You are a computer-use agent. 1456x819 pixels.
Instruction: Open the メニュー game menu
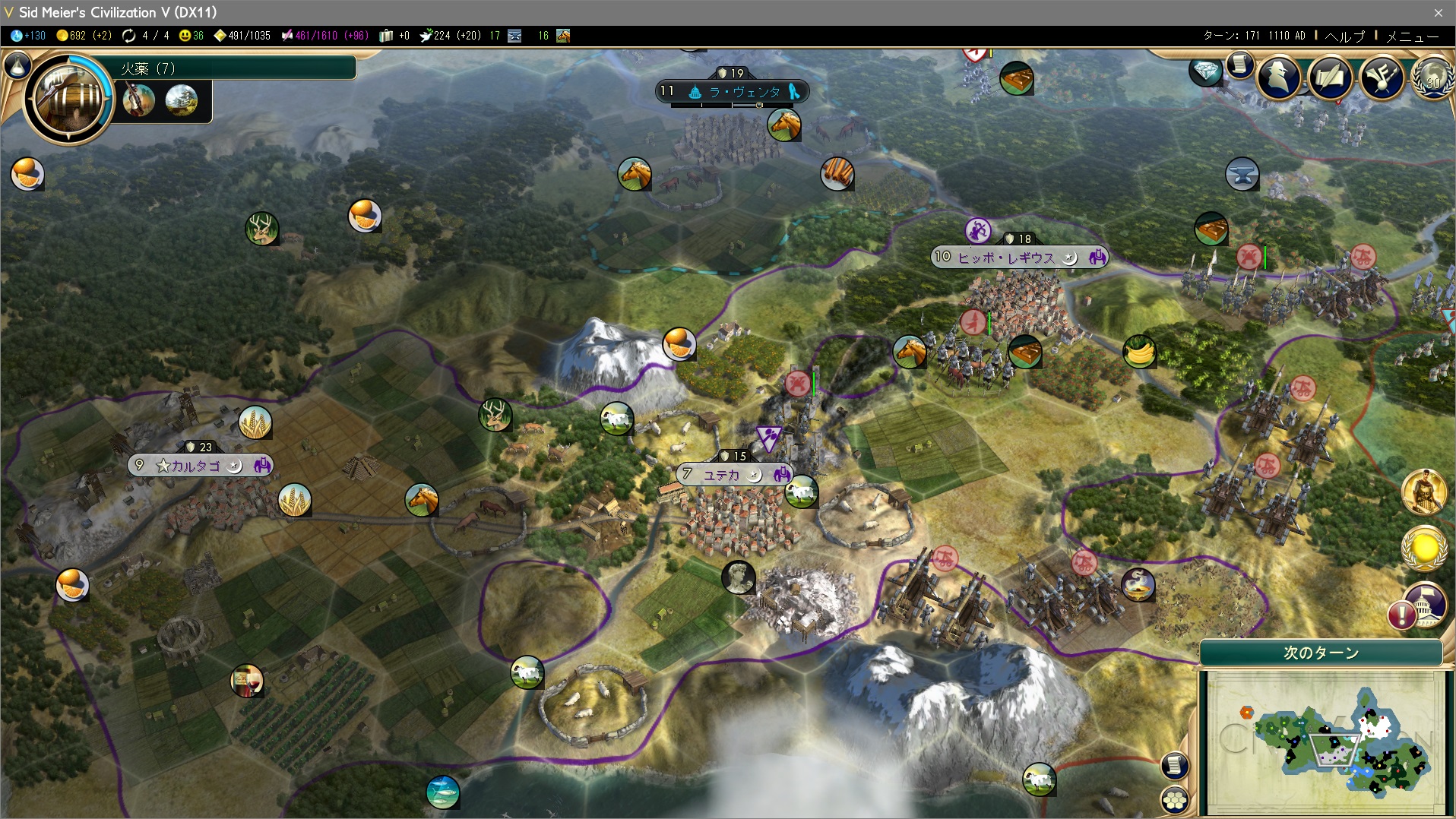1412,36
